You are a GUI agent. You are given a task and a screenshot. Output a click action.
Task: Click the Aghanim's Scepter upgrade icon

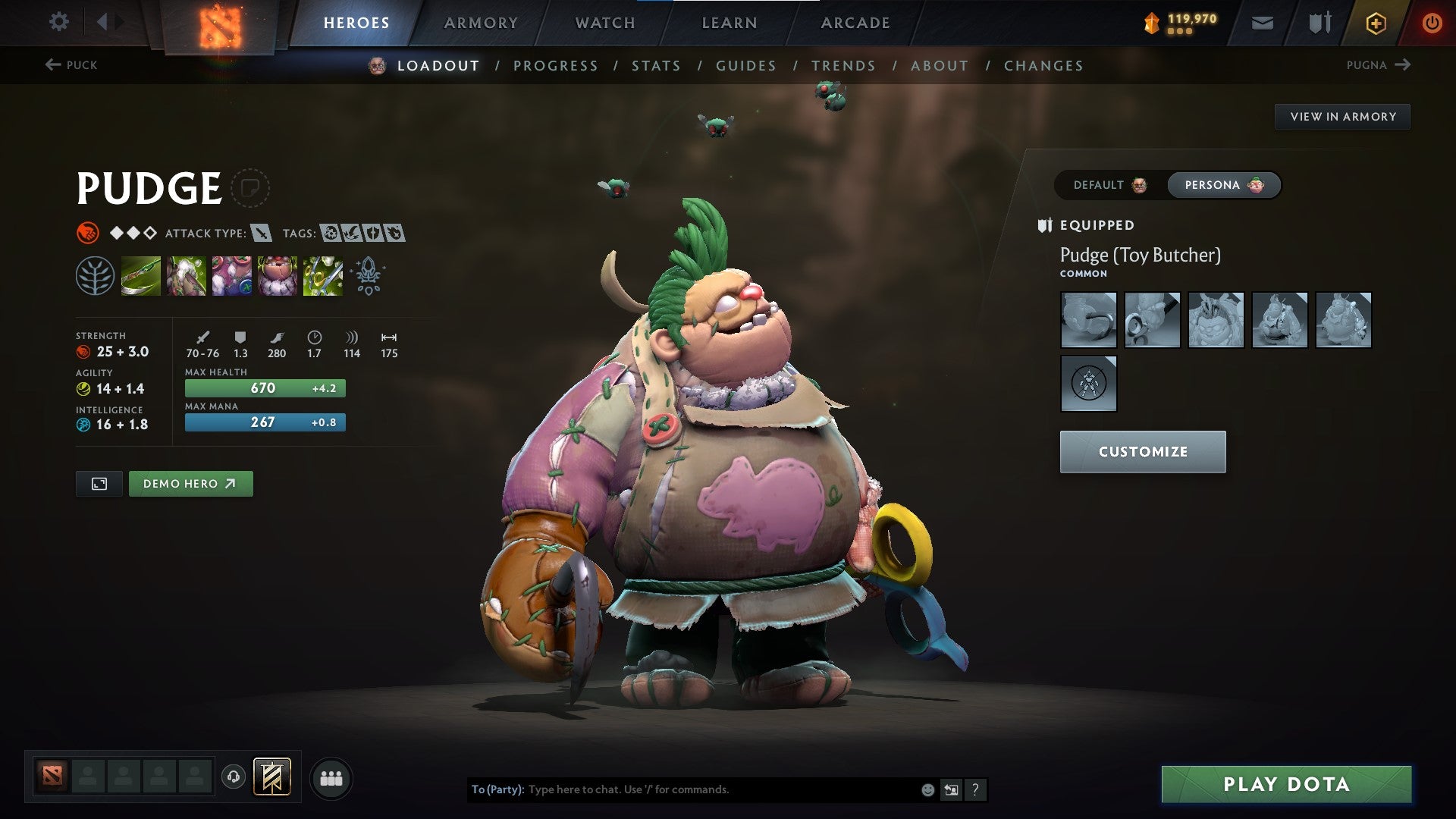click(x=367, y=277)
